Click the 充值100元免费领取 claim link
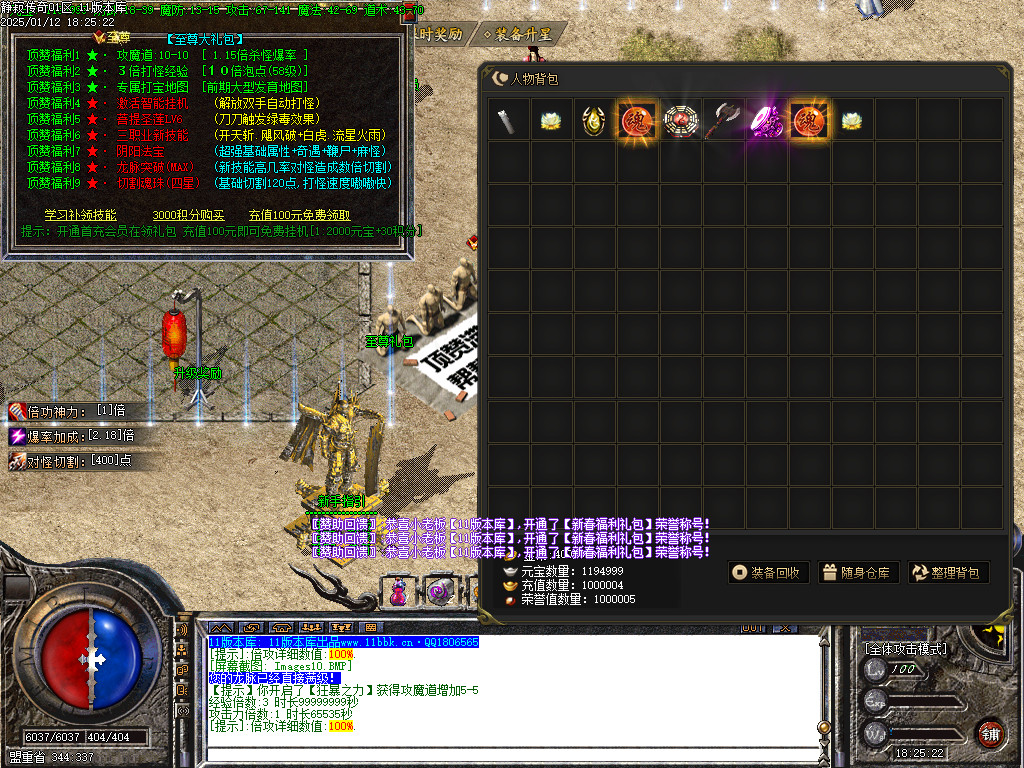 point(299,215)
